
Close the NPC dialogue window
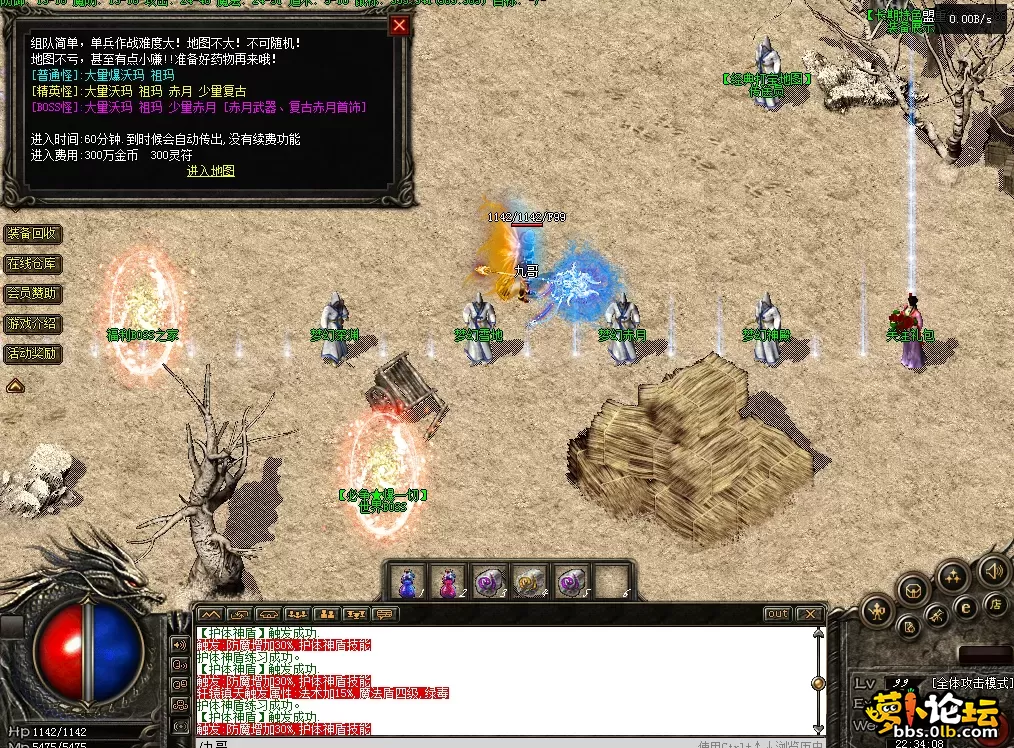(399, 25)
